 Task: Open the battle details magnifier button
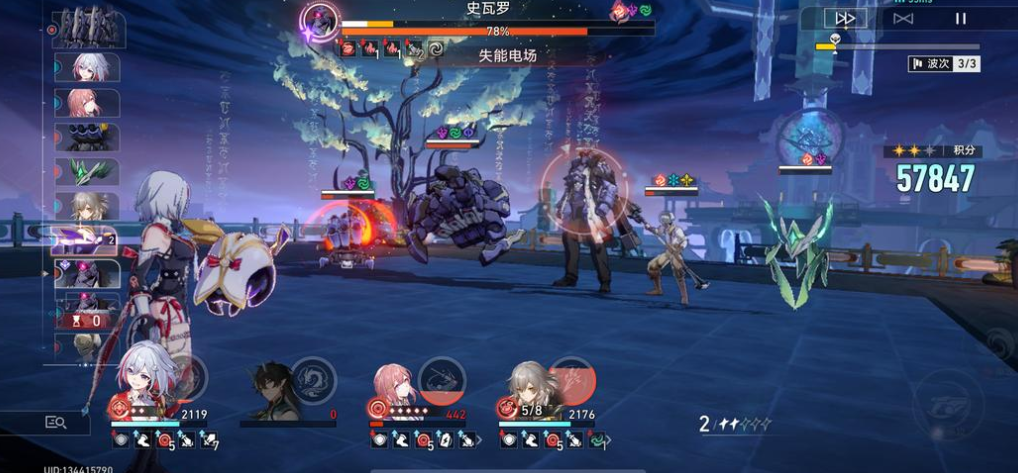pyautogui.click(x=56, y=423)
